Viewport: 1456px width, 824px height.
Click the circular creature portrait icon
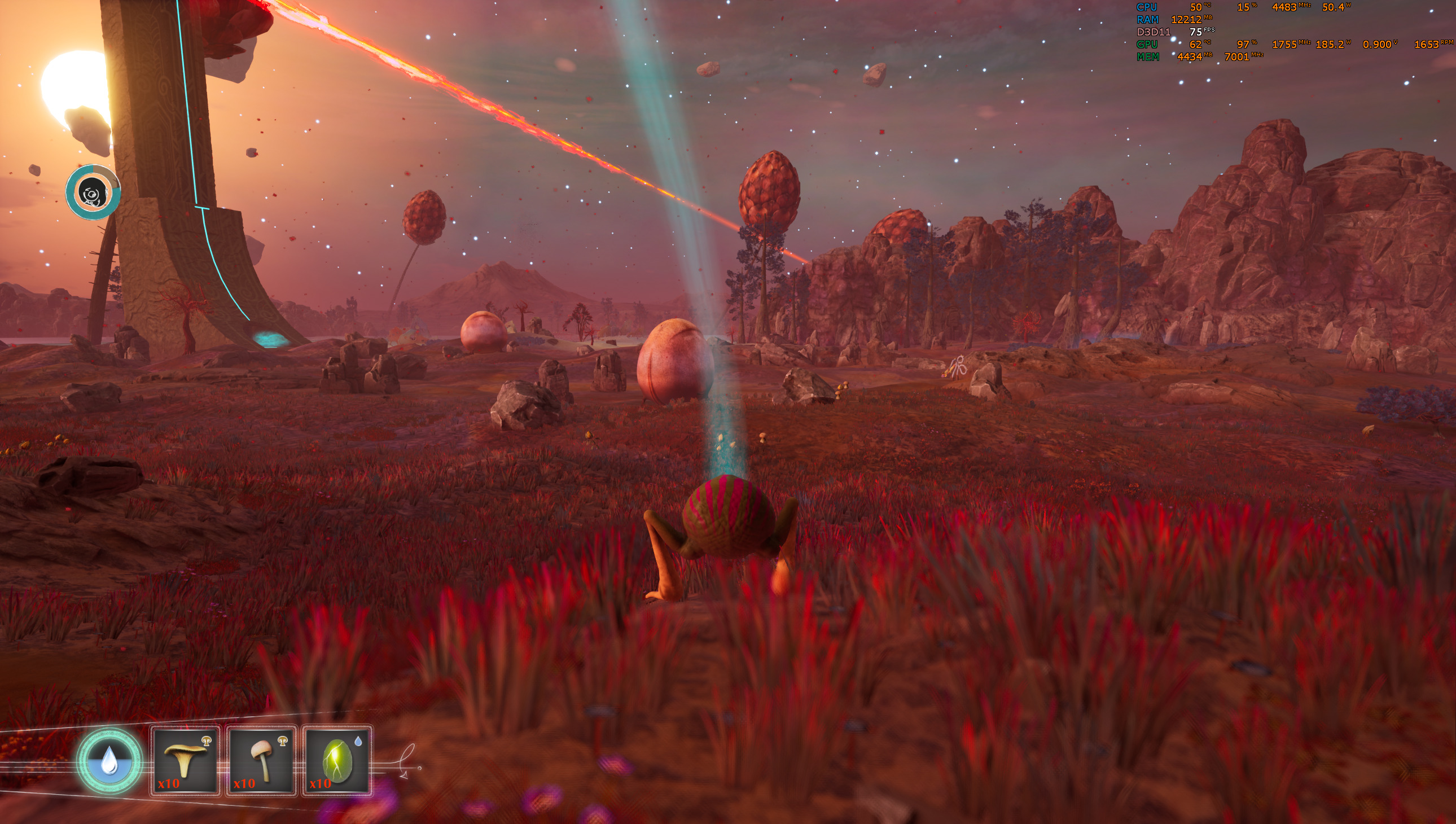(93, 192)
